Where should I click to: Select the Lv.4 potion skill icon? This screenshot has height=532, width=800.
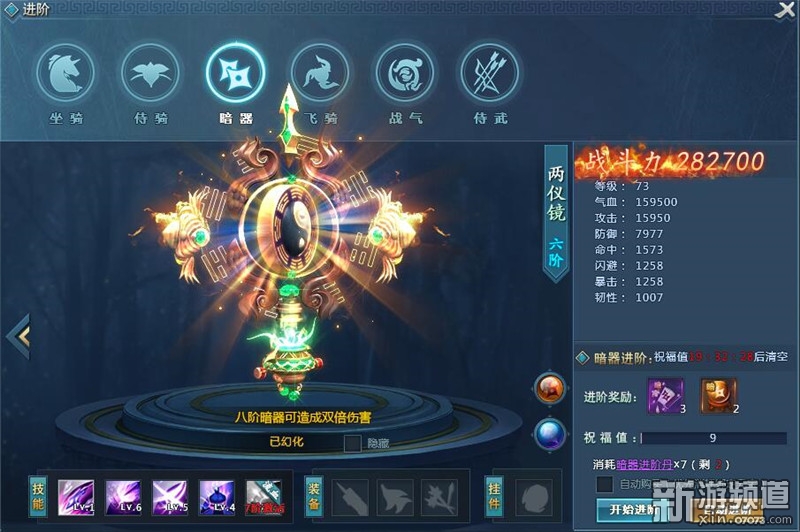217,497
